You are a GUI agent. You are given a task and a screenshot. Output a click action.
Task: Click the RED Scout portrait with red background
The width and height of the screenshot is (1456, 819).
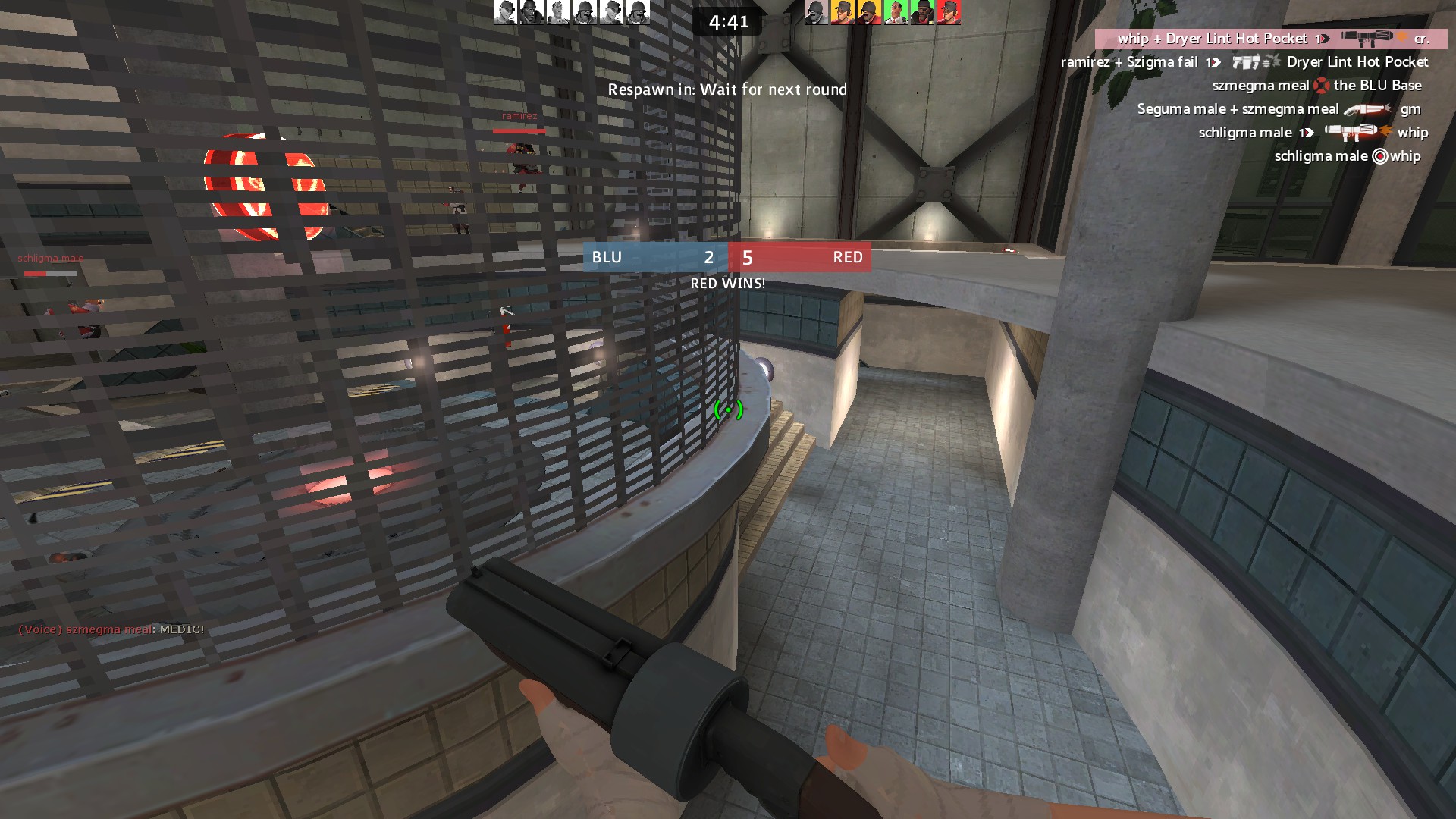[x=949, y=12]
